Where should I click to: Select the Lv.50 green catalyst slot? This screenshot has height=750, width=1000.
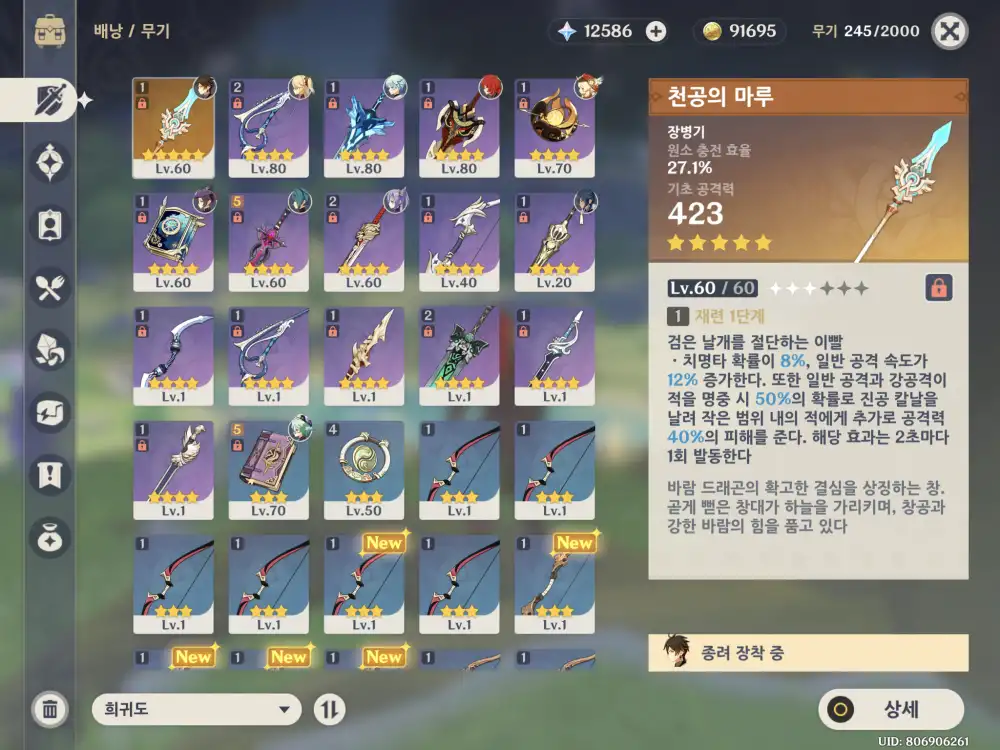pyautogui.click(x=364, y=469)
